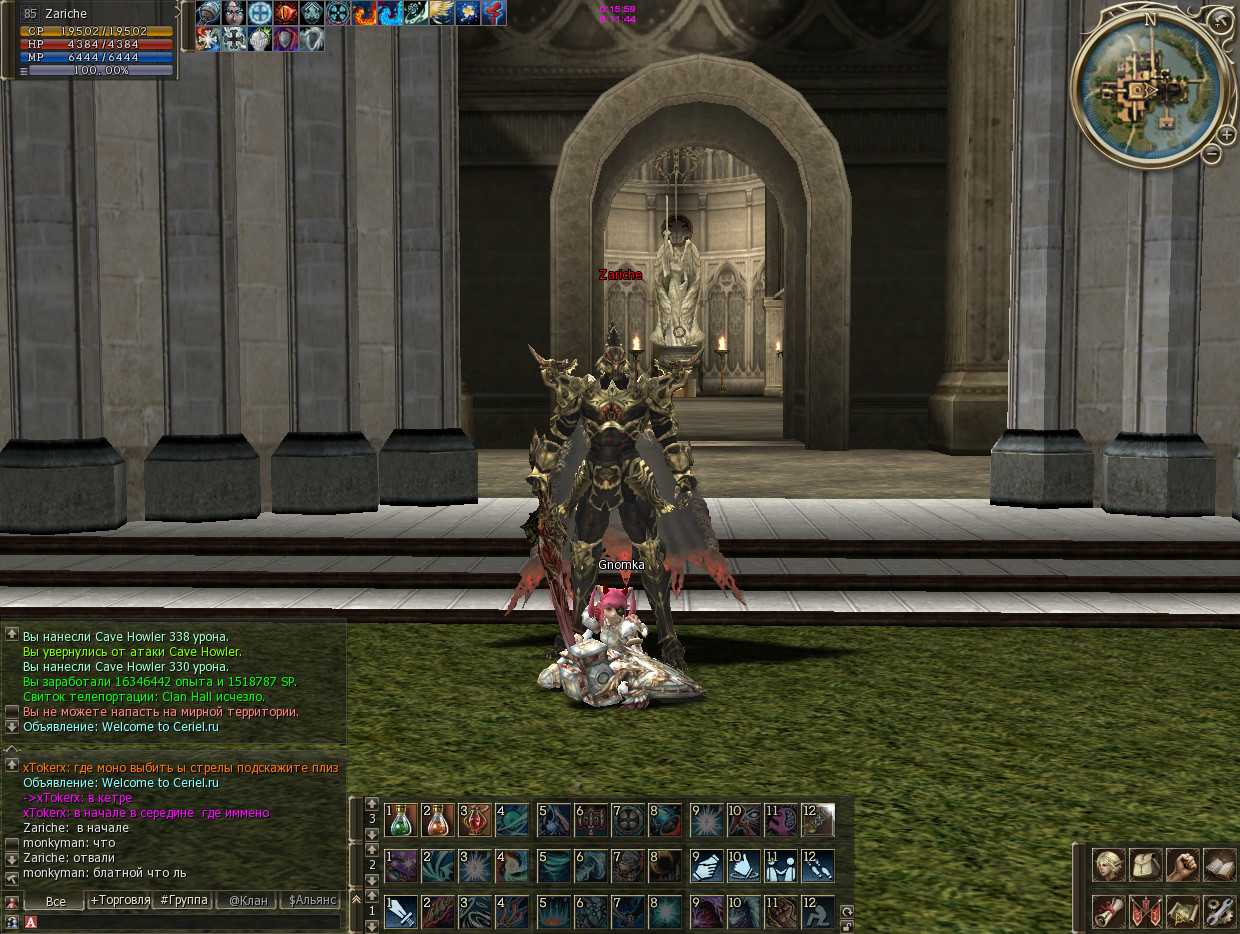The width and height of the screenshot is (1240, 934).
Task: Open the world map button
Action: point(1183,911)
